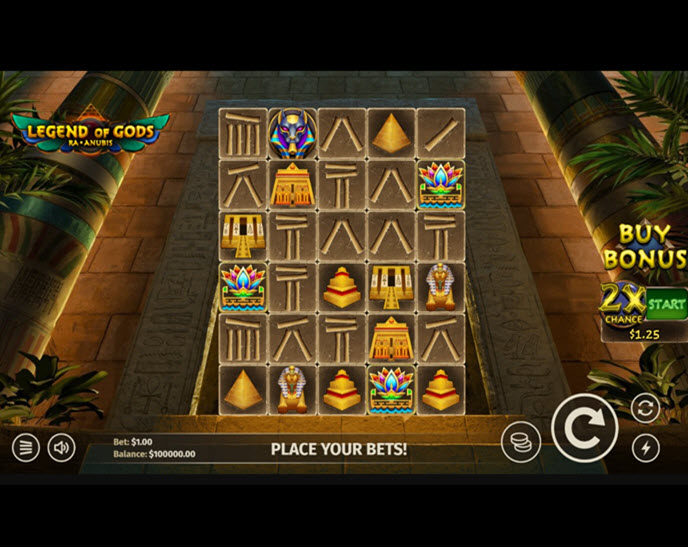Image resolution: width=688 pixels, height=548 pixels.
Task: Enable autoplay with the cycling arrows icon
Action: (646, 408)
